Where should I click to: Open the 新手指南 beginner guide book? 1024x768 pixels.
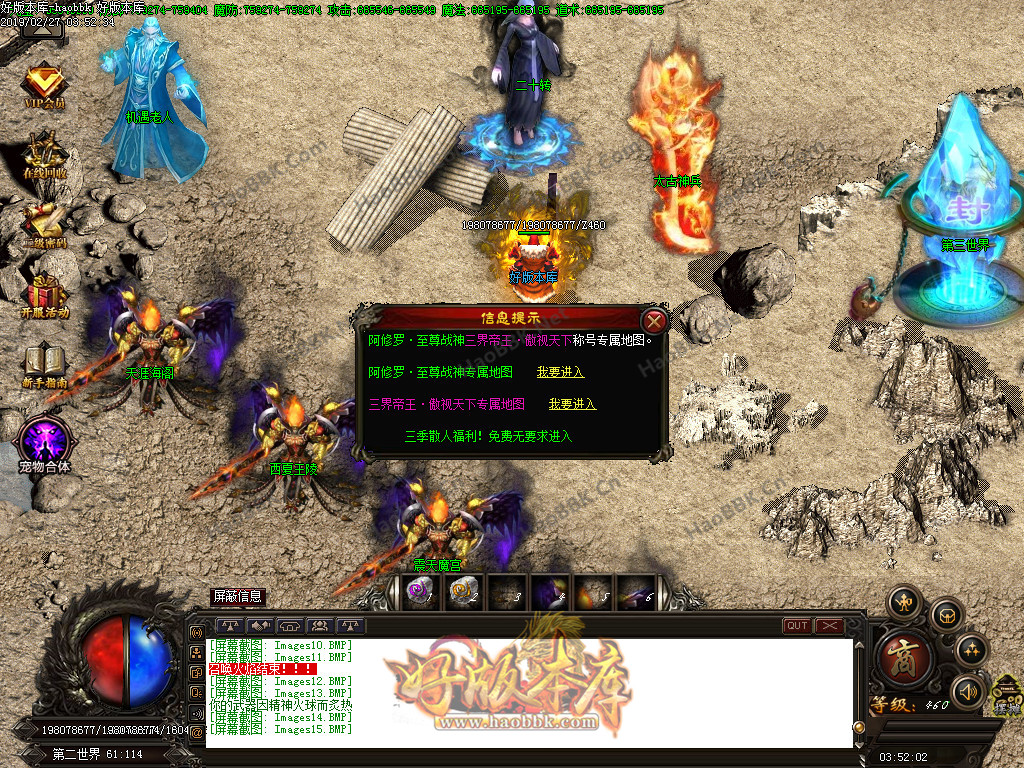click(x=44, y=364)
